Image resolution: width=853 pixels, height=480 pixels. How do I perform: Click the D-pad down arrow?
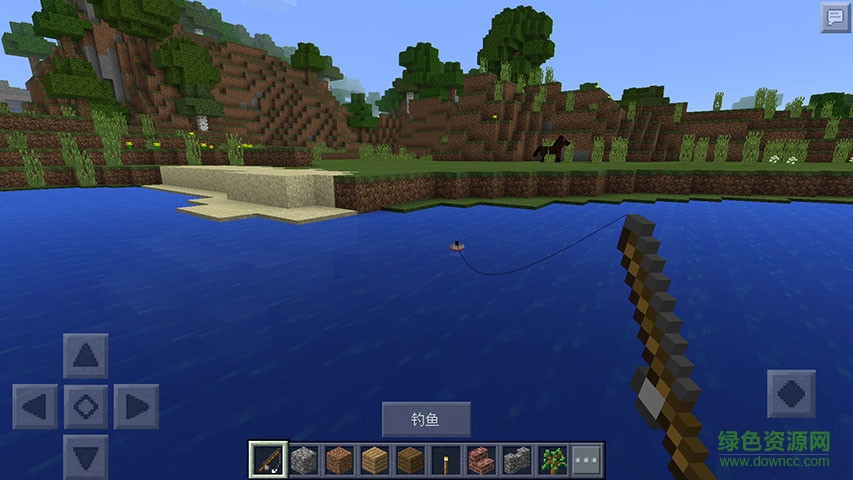pyautogui.click(x=86, y=456)
